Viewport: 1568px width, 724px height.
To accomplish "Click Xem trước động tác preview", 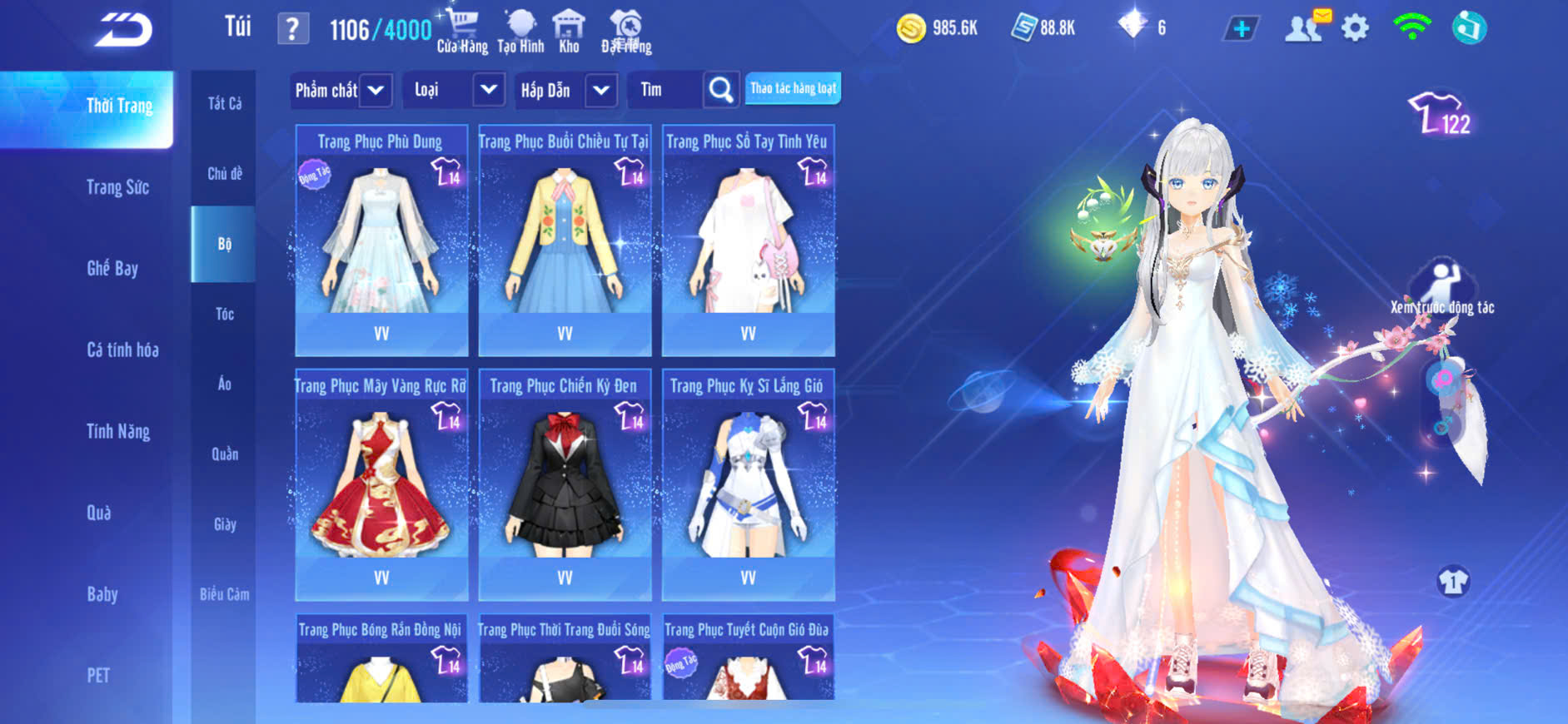I will [x=1442, y=287].
